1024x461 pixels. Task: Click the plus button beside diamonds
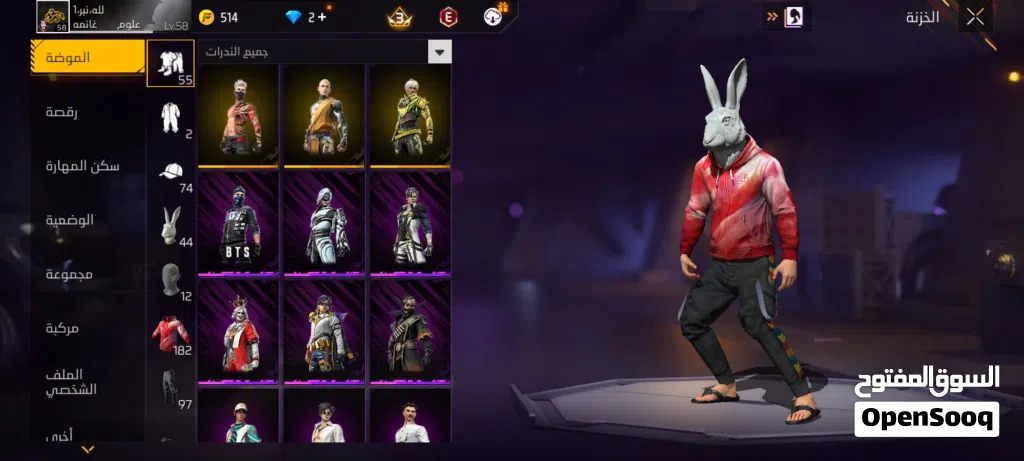[x=321, y=17]
